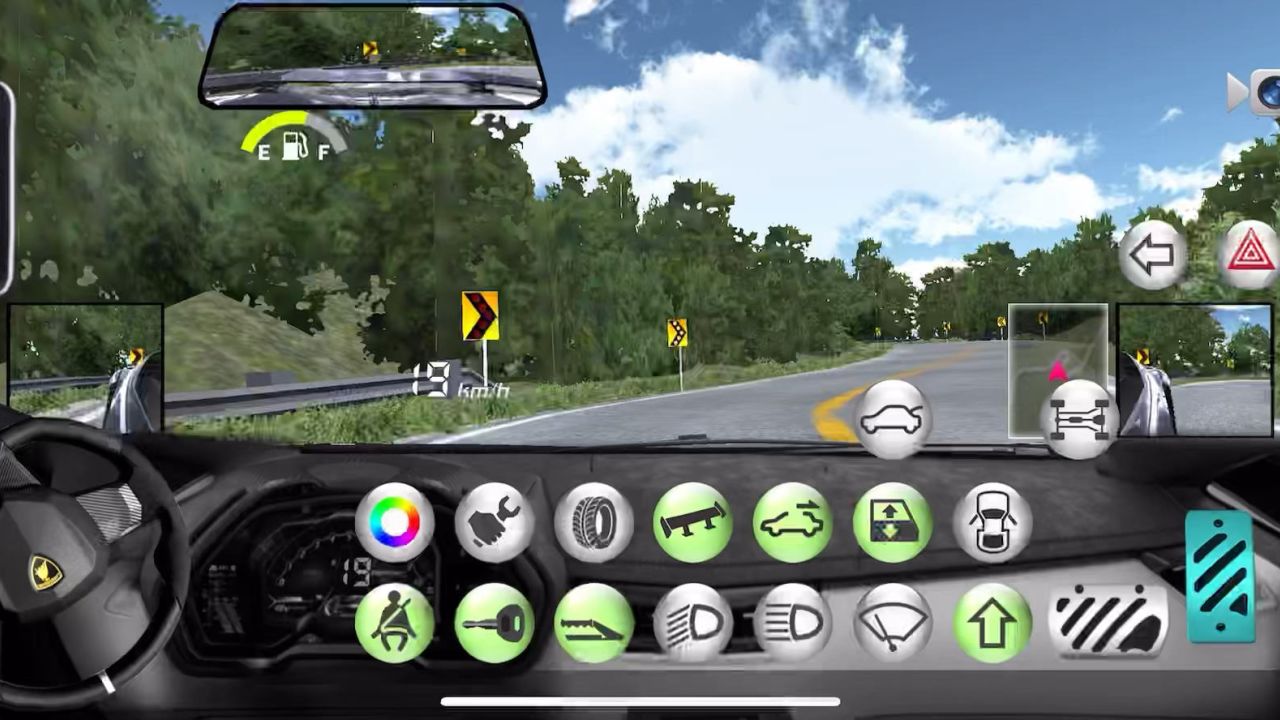Toggle the rear spoiler button

693,523
